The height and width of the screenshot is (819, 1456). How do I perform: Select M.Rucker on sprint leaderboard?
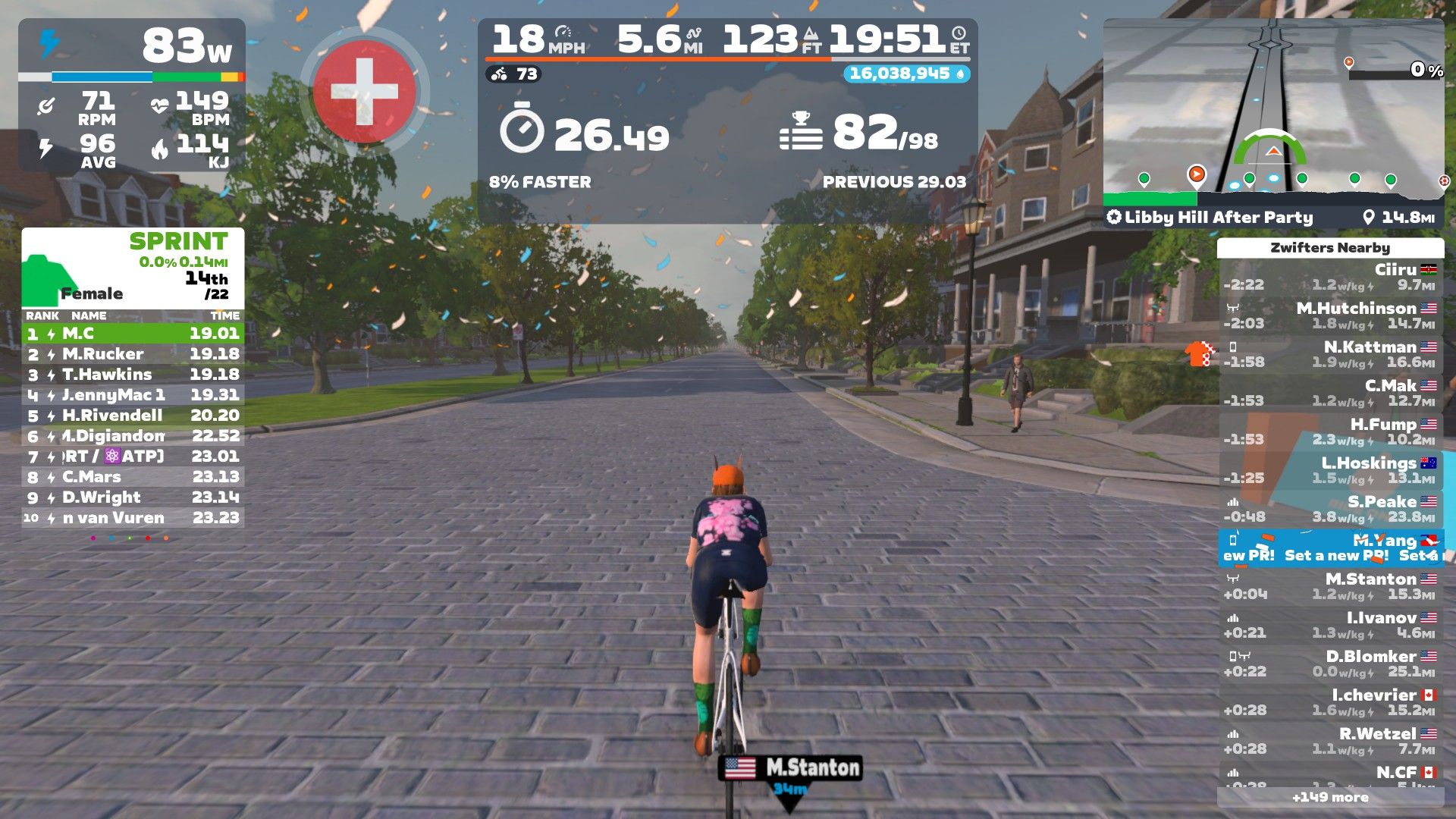[x=133, y=354]
